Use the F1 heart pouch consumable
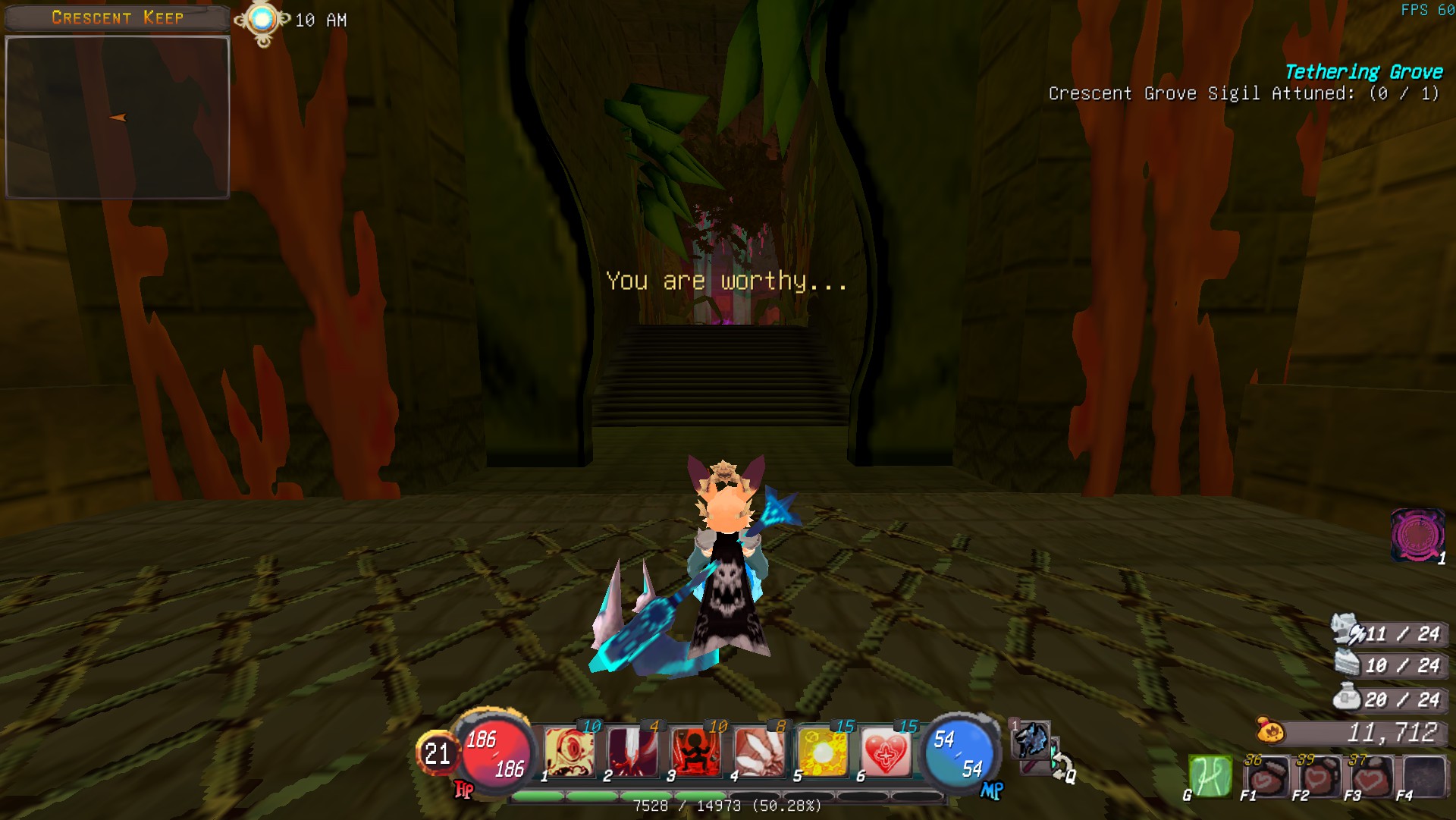The width and height of the screenshot is (1456, 820). [x=1266, y=778]
